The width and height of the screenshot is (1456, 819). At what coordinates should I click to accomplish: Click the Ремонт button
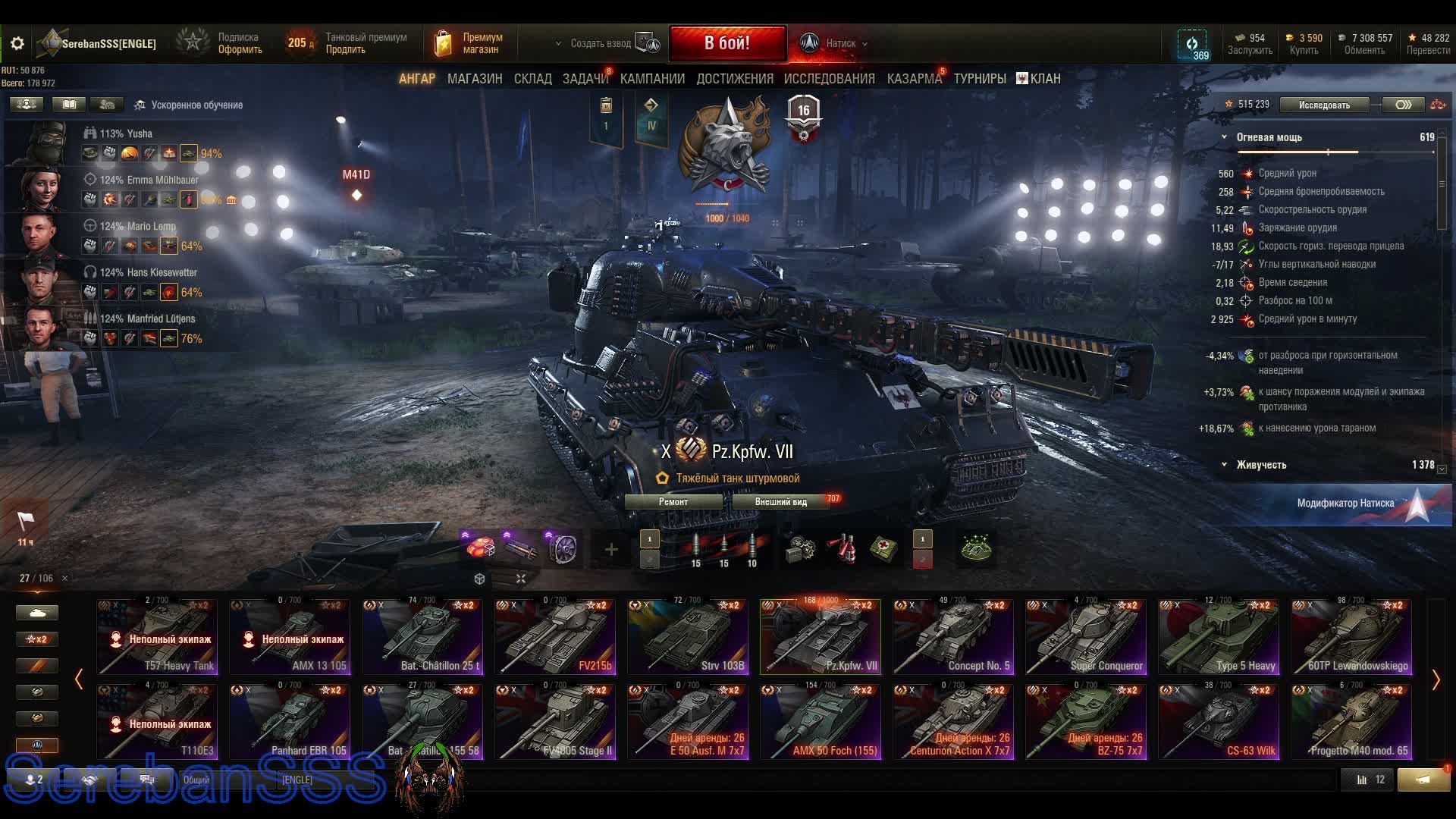pyautogui.click(x=673, y=502)
